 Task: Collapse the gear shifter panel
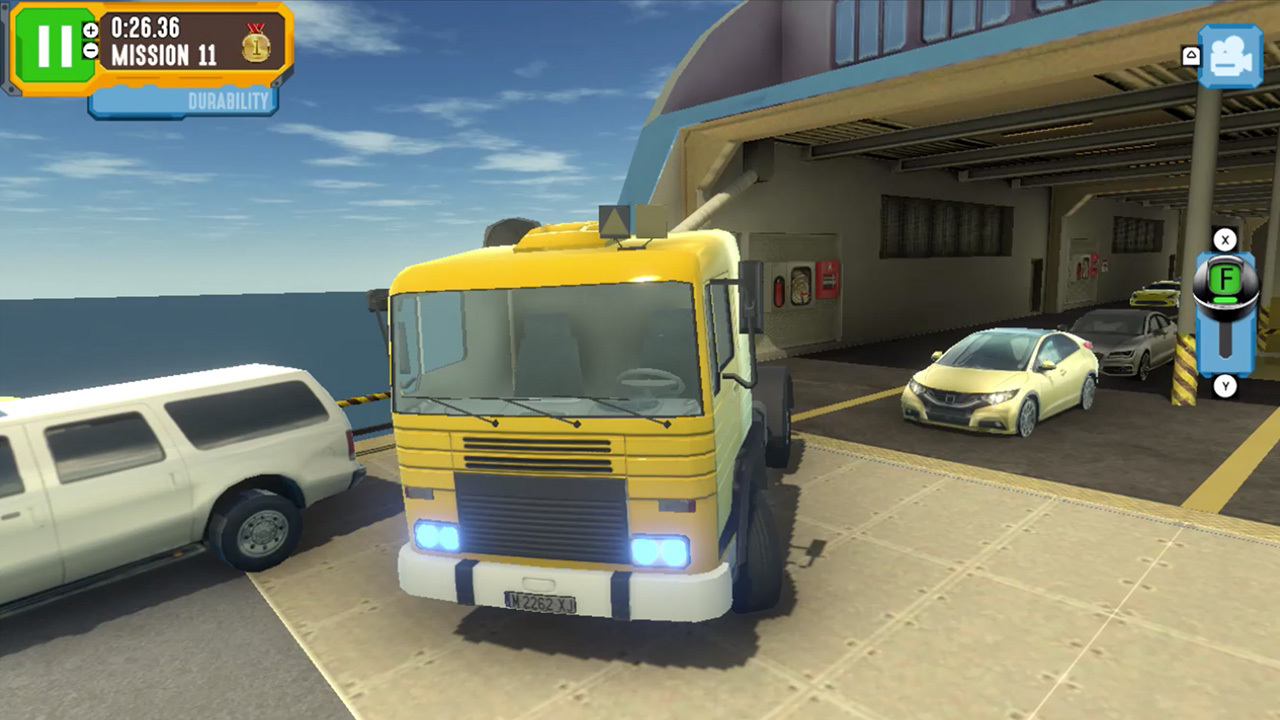click(x=1222, y=240)
